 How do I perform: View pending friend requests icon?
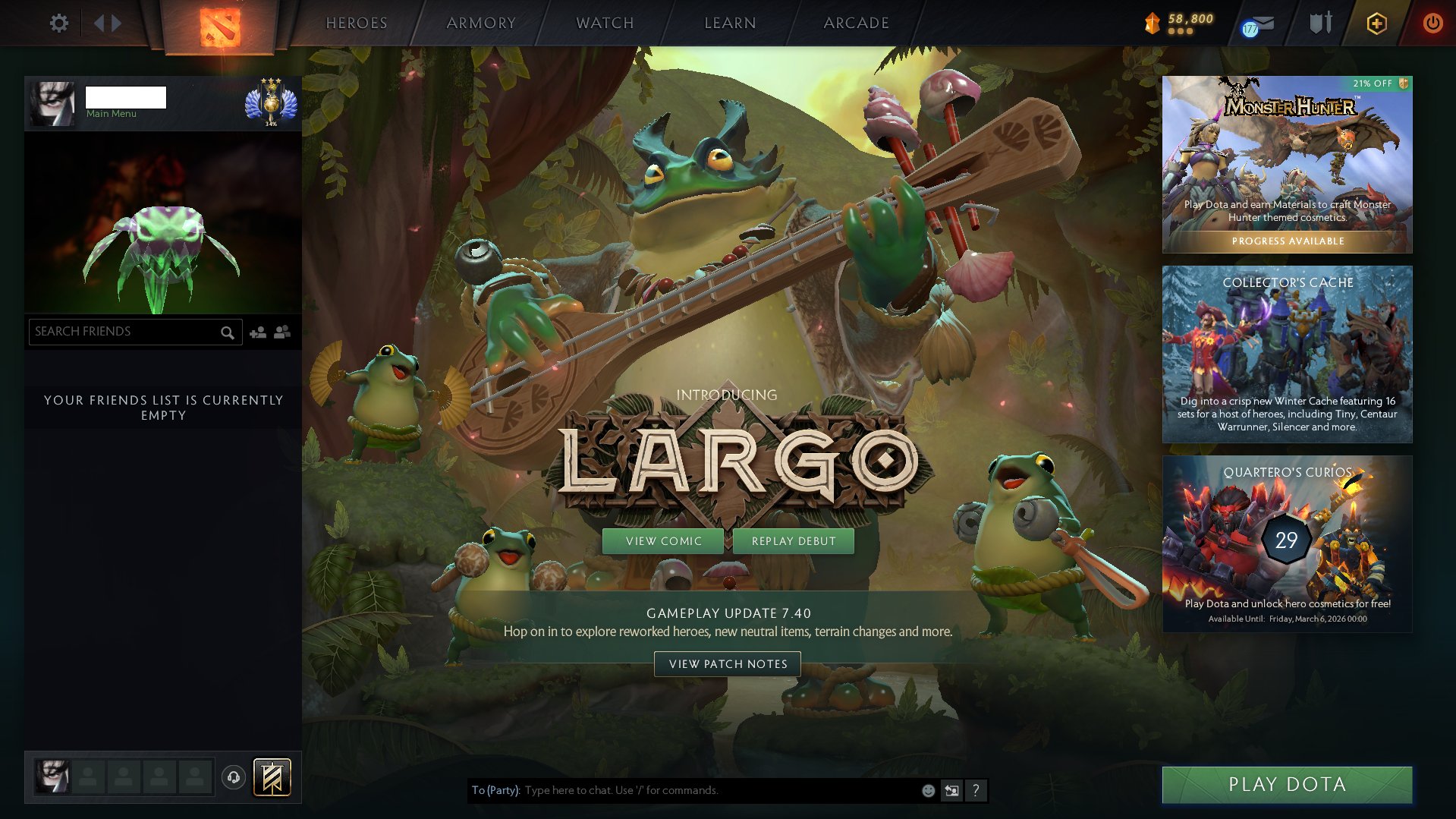[x=281, y=332]
